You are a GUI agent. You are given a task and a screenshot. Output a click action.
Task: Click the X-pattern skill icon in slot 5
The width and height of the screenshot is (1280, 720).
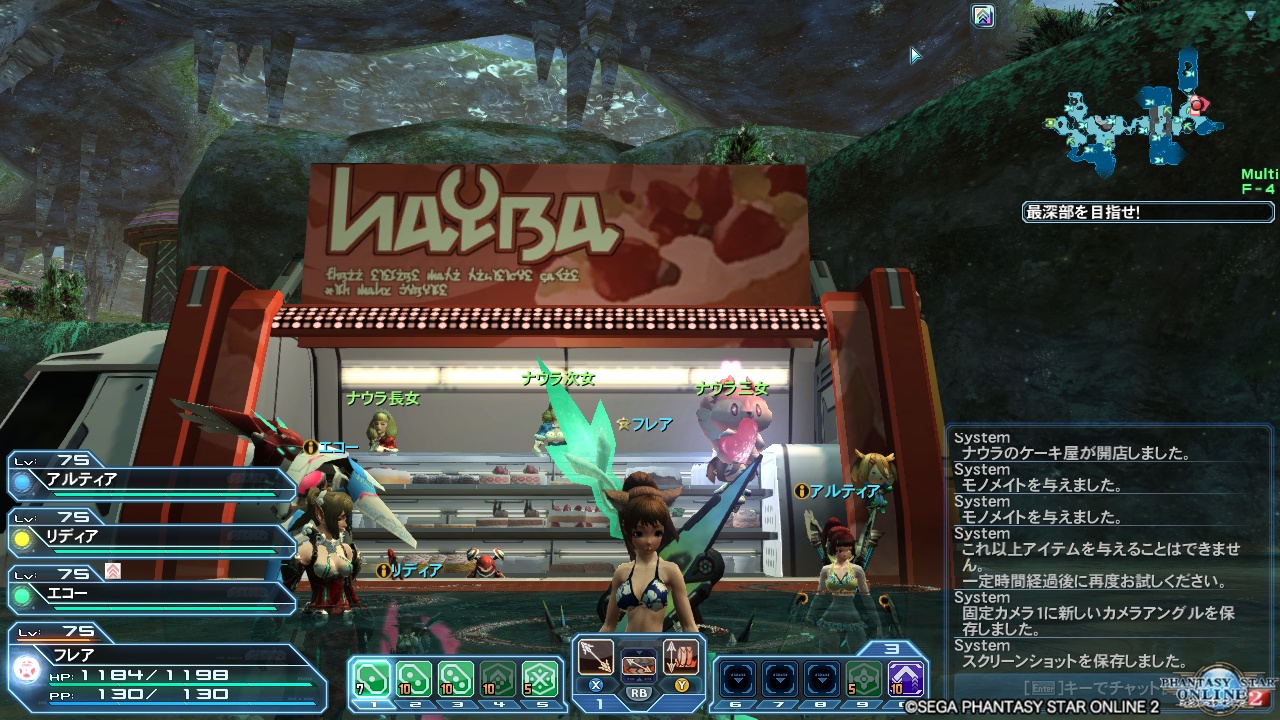click(x=540, y=678)
